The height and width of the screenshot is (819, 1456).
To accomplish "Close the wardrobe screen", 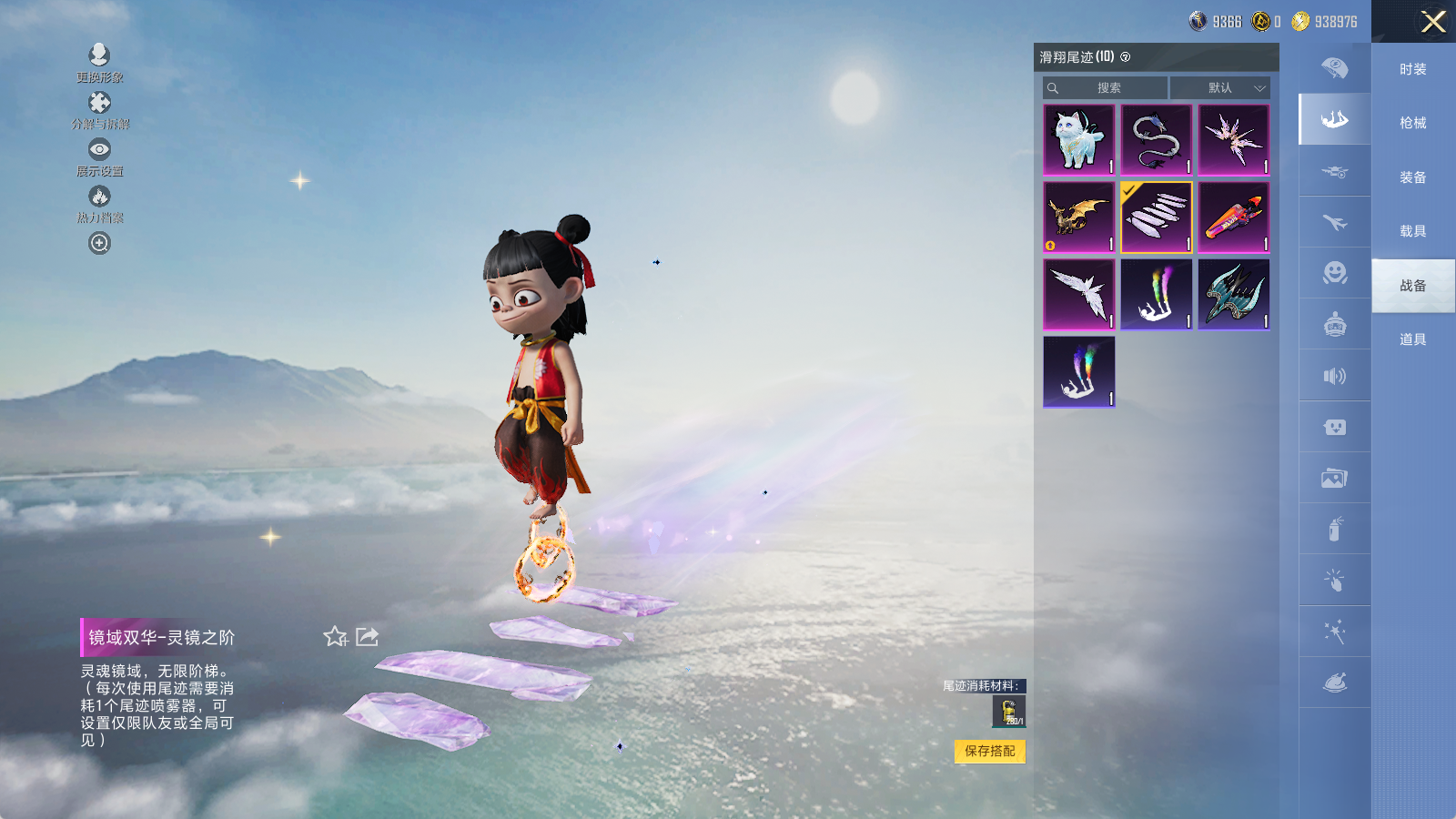I will pyautogui.click(x=1433, y=22).
